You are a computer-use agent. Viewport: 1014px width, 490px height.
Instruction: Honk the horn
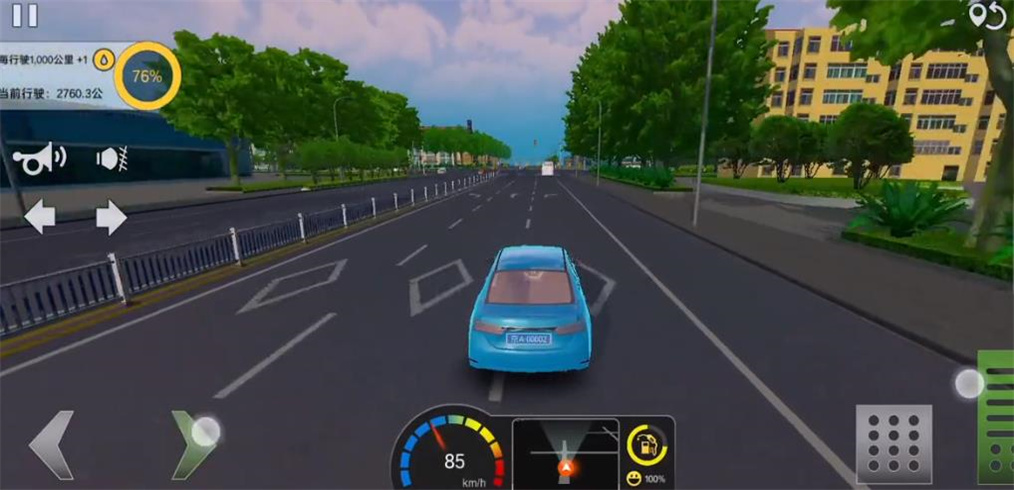click(x=40, y=158)
